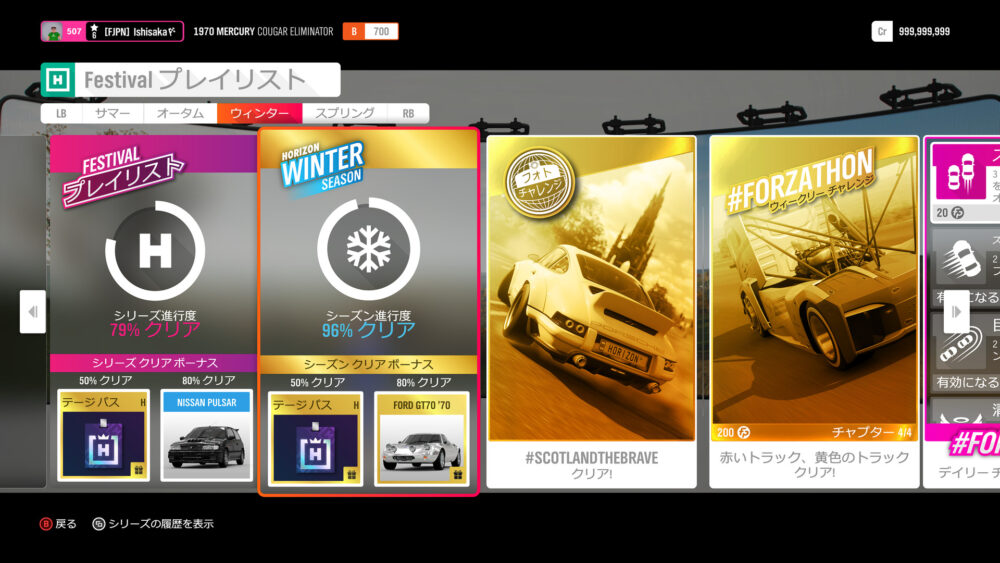Select the Ford GT70 '70 reward tile
The image size is (1000, 563).
point(420,436)
